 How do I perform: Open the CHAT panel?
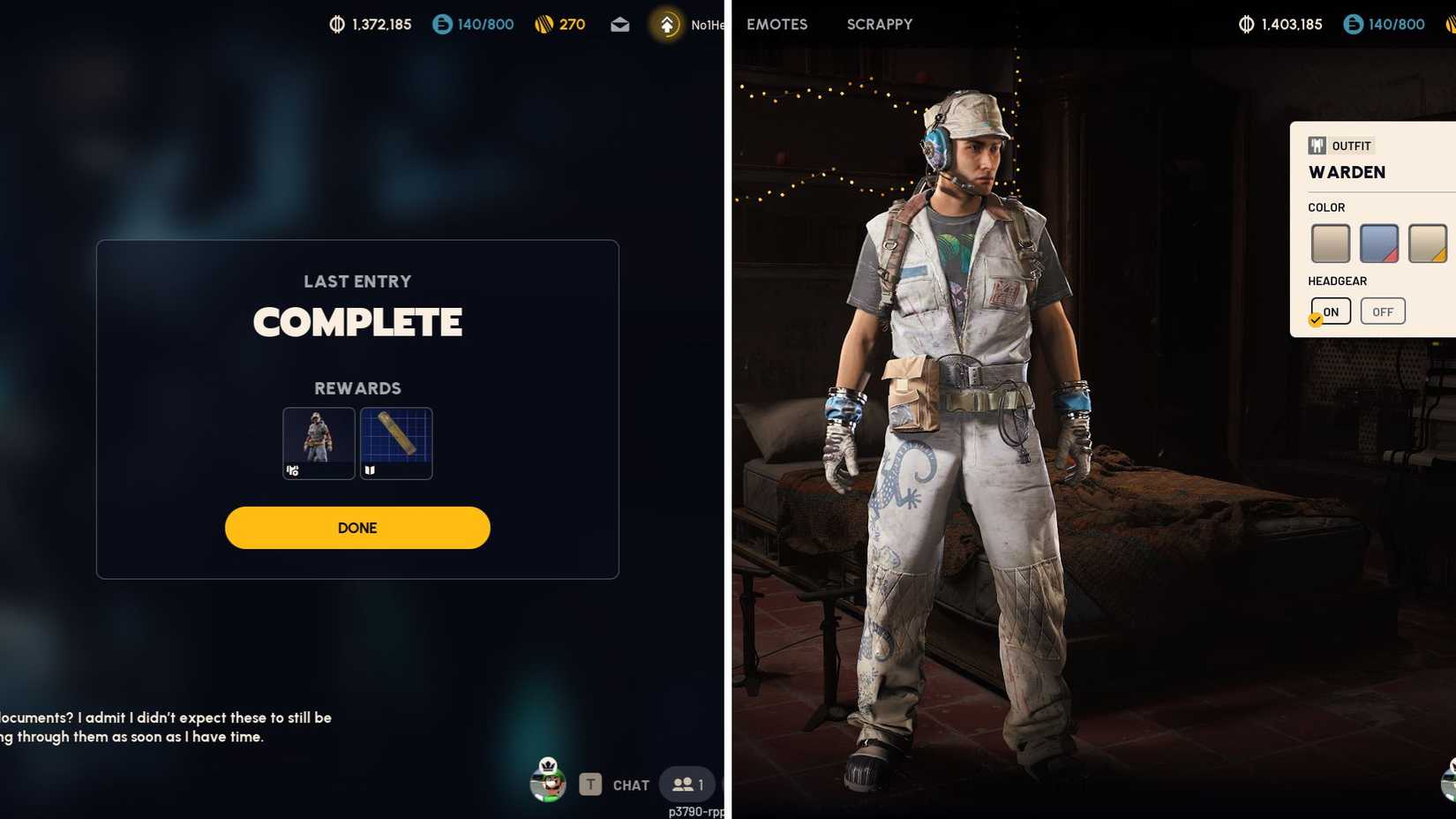[629, 784]
